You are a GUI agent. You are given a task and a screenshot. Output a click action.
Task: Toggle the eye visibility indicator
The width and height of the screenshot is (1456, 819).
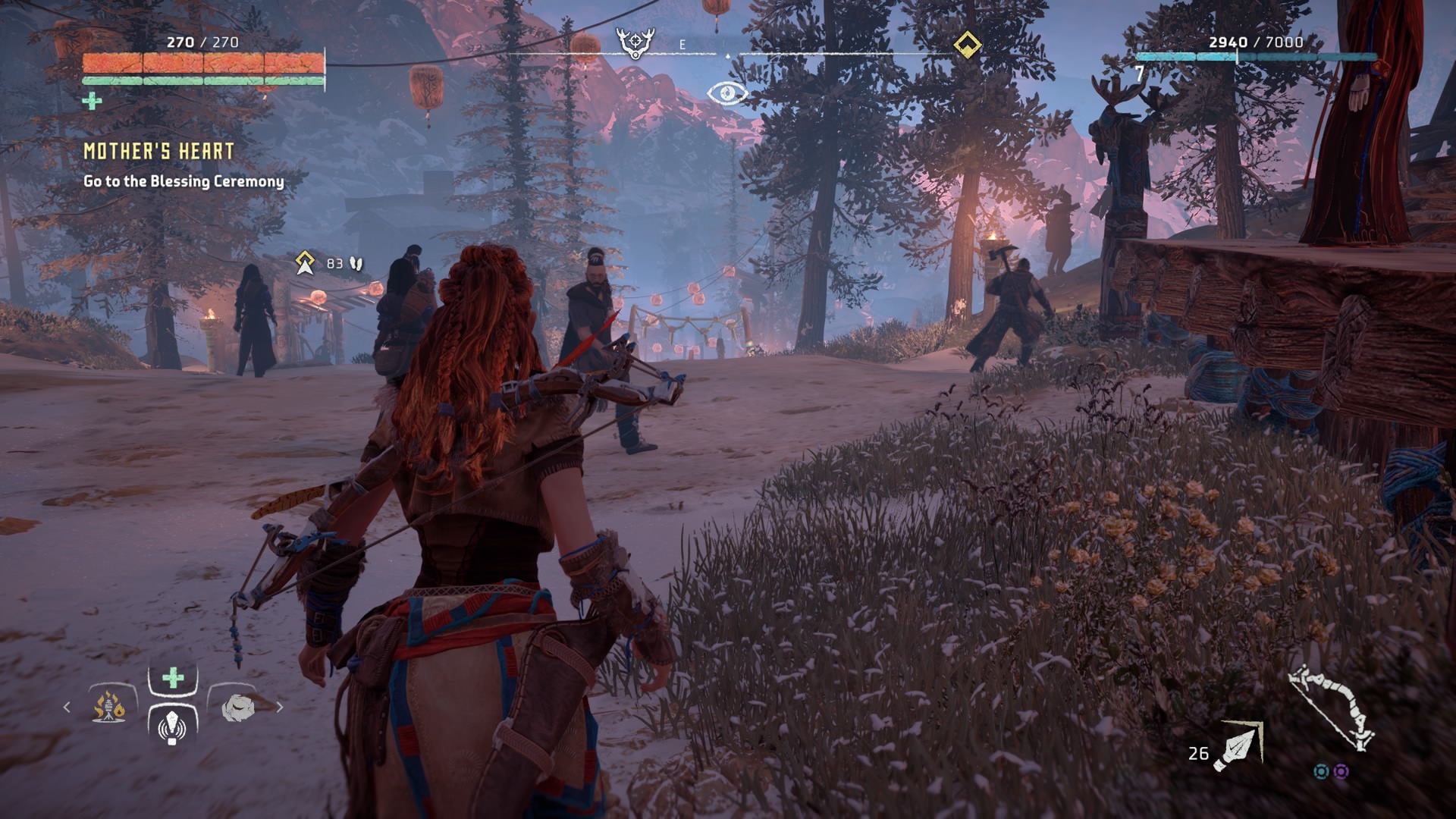click(x=726, y=93)
